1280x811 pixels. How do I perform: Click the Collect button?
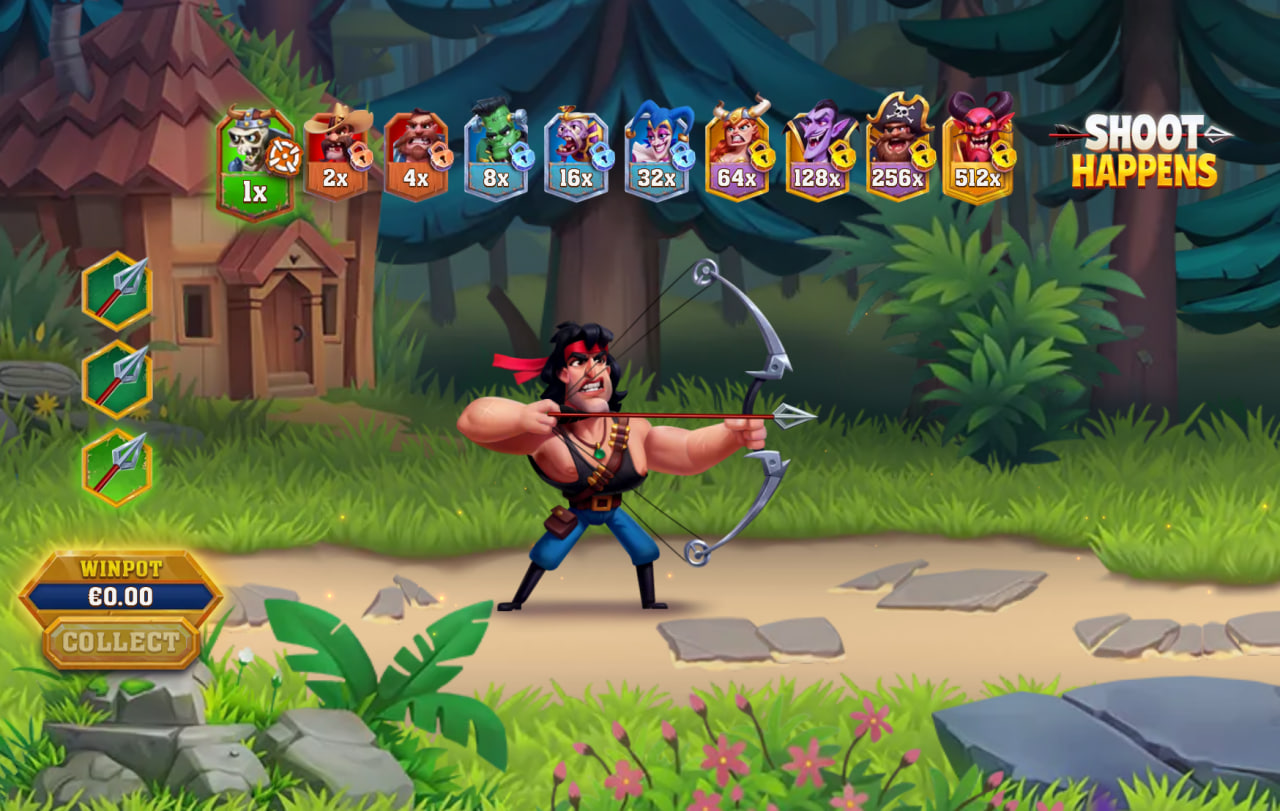121,642
